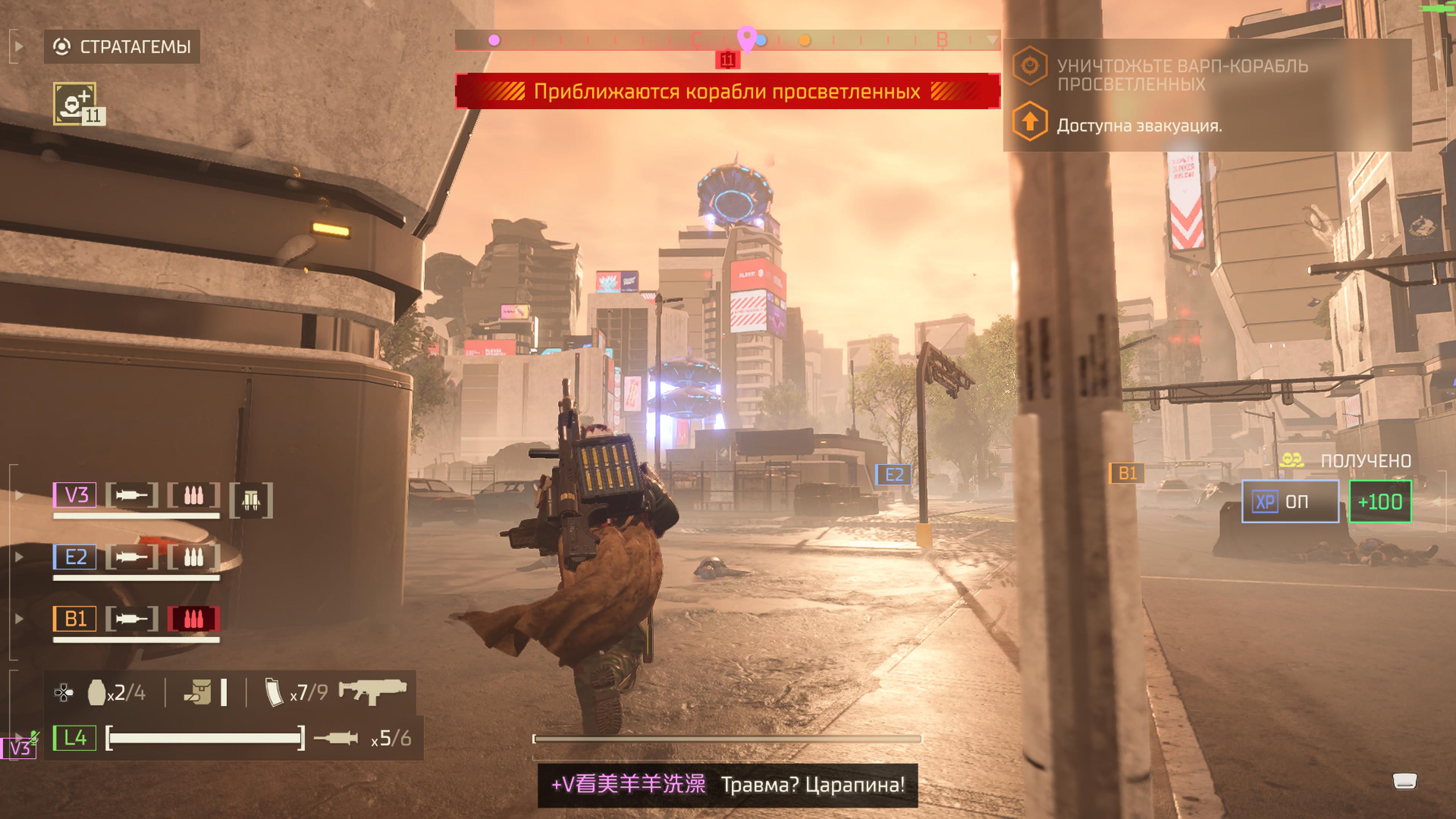
Task: Open the Стратагемы panel header
Action: pos(122,46)
